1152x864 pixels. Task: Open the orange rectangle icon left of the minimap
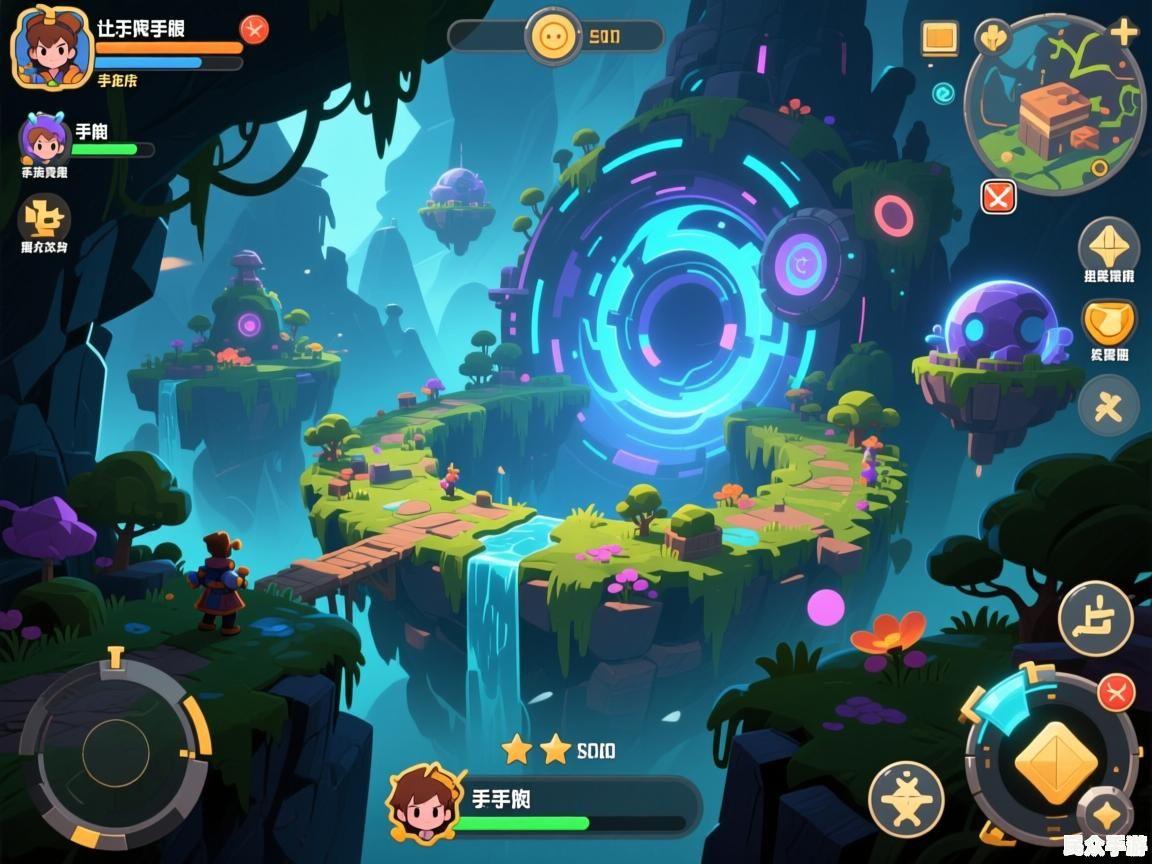pos(939,39)
